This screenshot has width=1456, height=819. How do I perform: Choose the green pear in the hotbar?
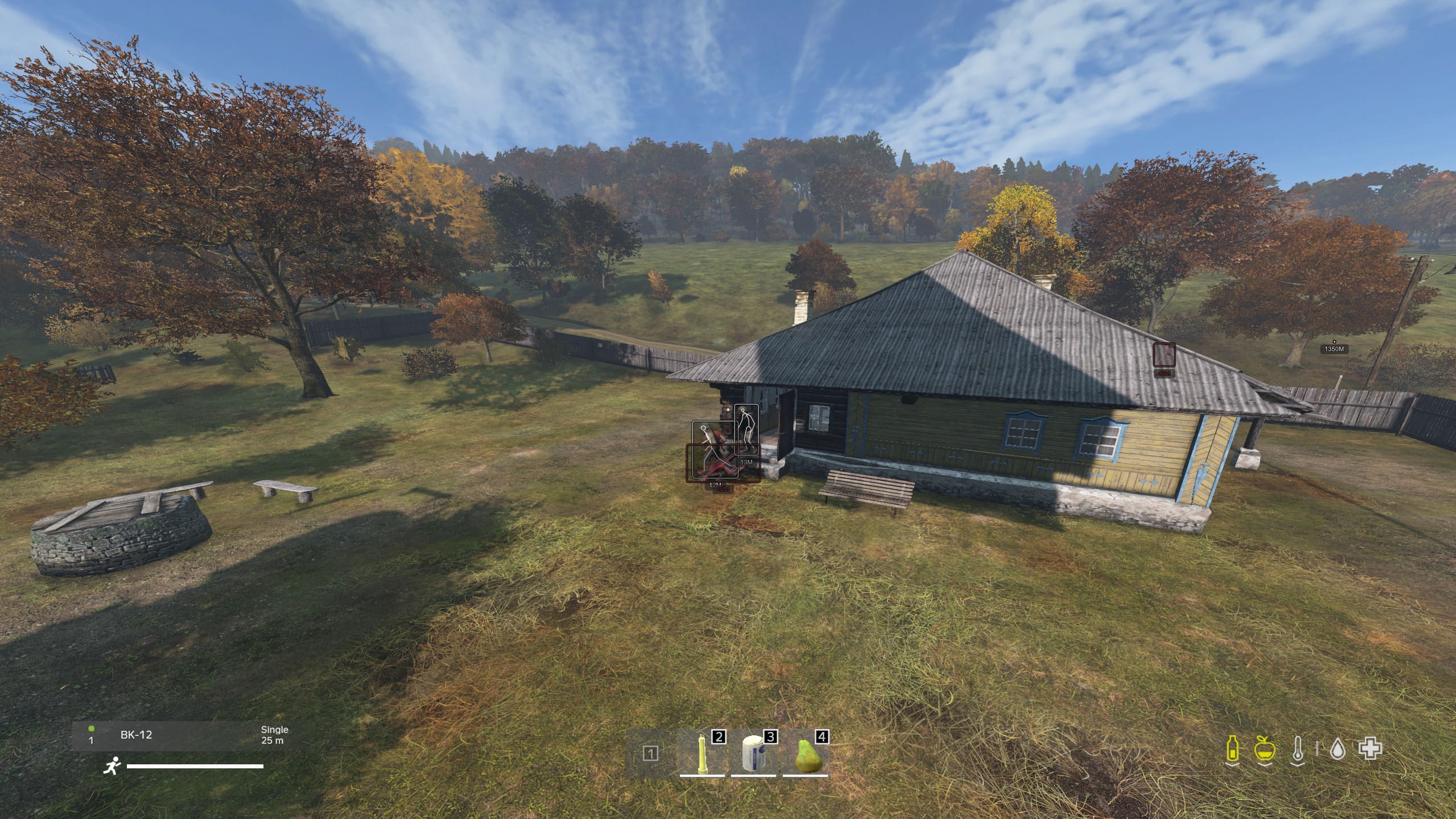pyautogui.click(x=806, y=754)
